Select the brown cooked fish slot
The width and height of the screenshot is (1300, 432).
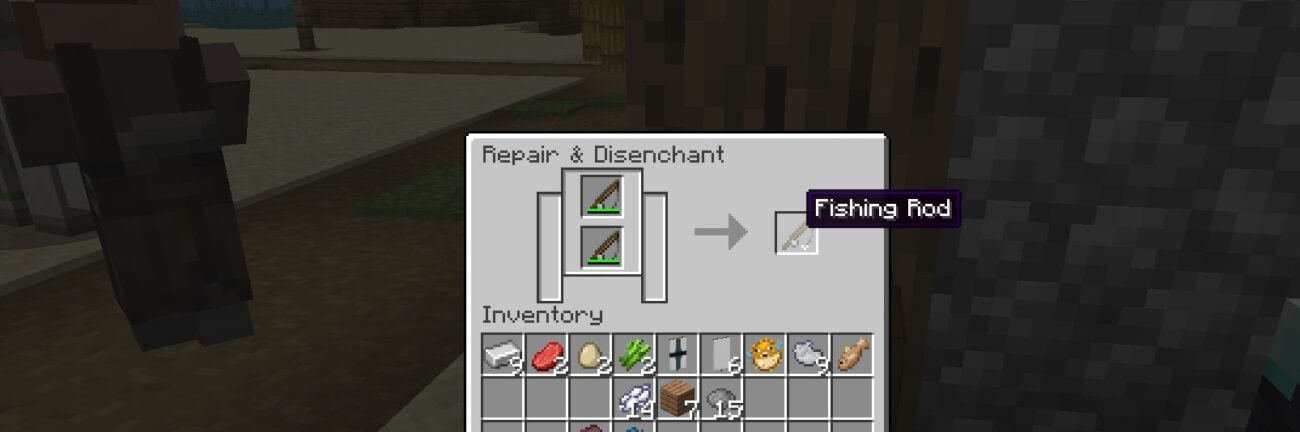(x=852, y=355)
